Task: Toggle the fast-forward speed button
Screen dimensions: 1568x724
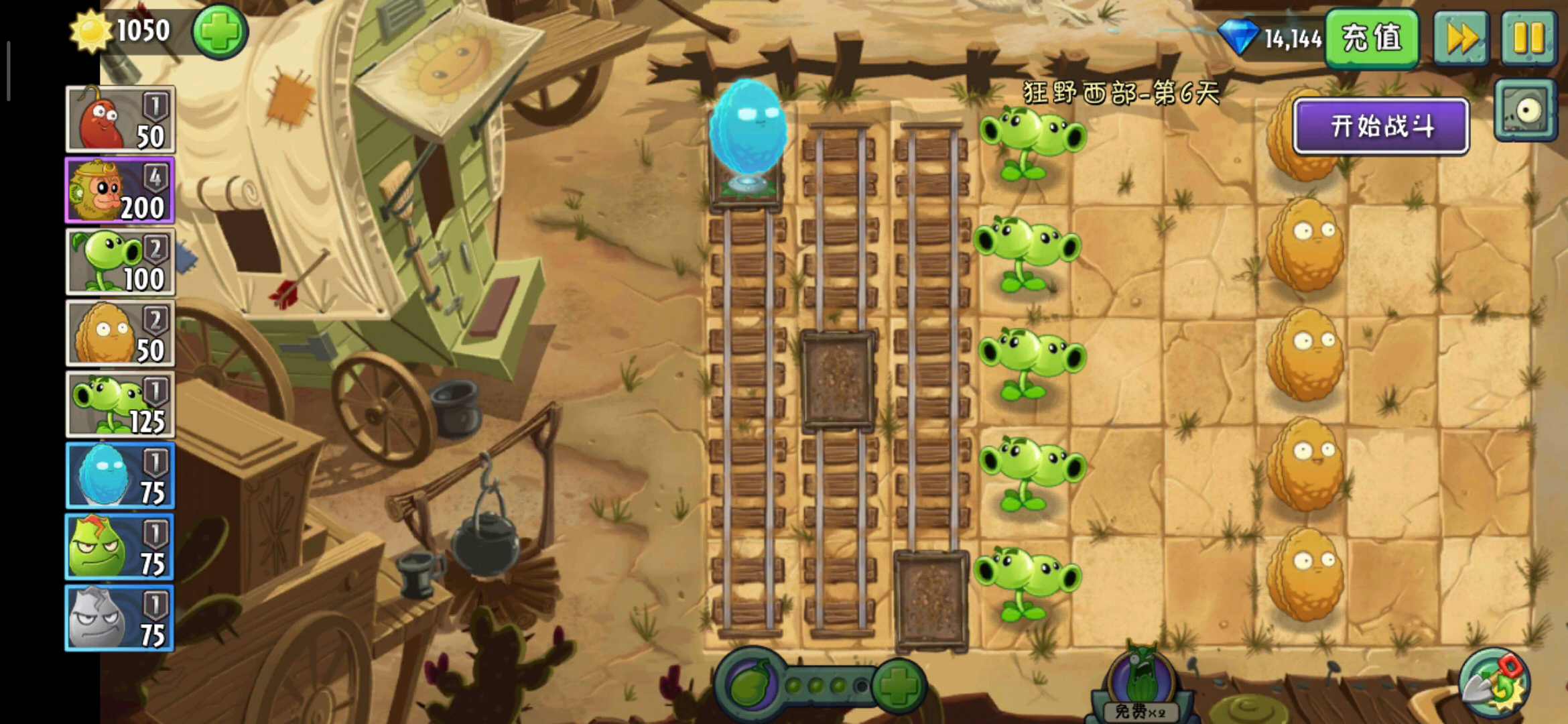Action: pyautogui.click(x=1461, y=38)
